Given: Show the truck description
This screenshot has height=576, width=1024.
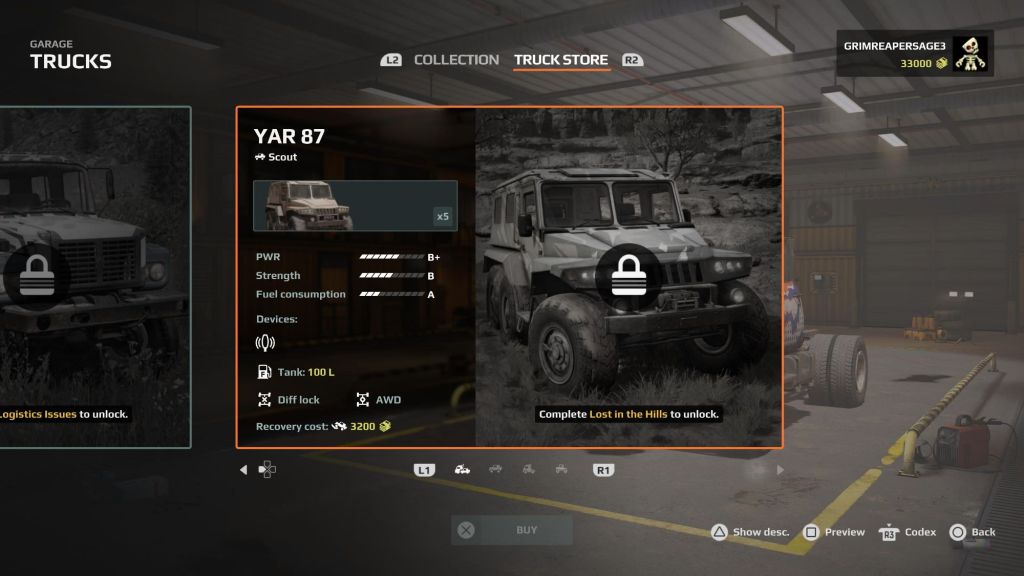Looking at the screenshot, I should click(x=751, y=532).
